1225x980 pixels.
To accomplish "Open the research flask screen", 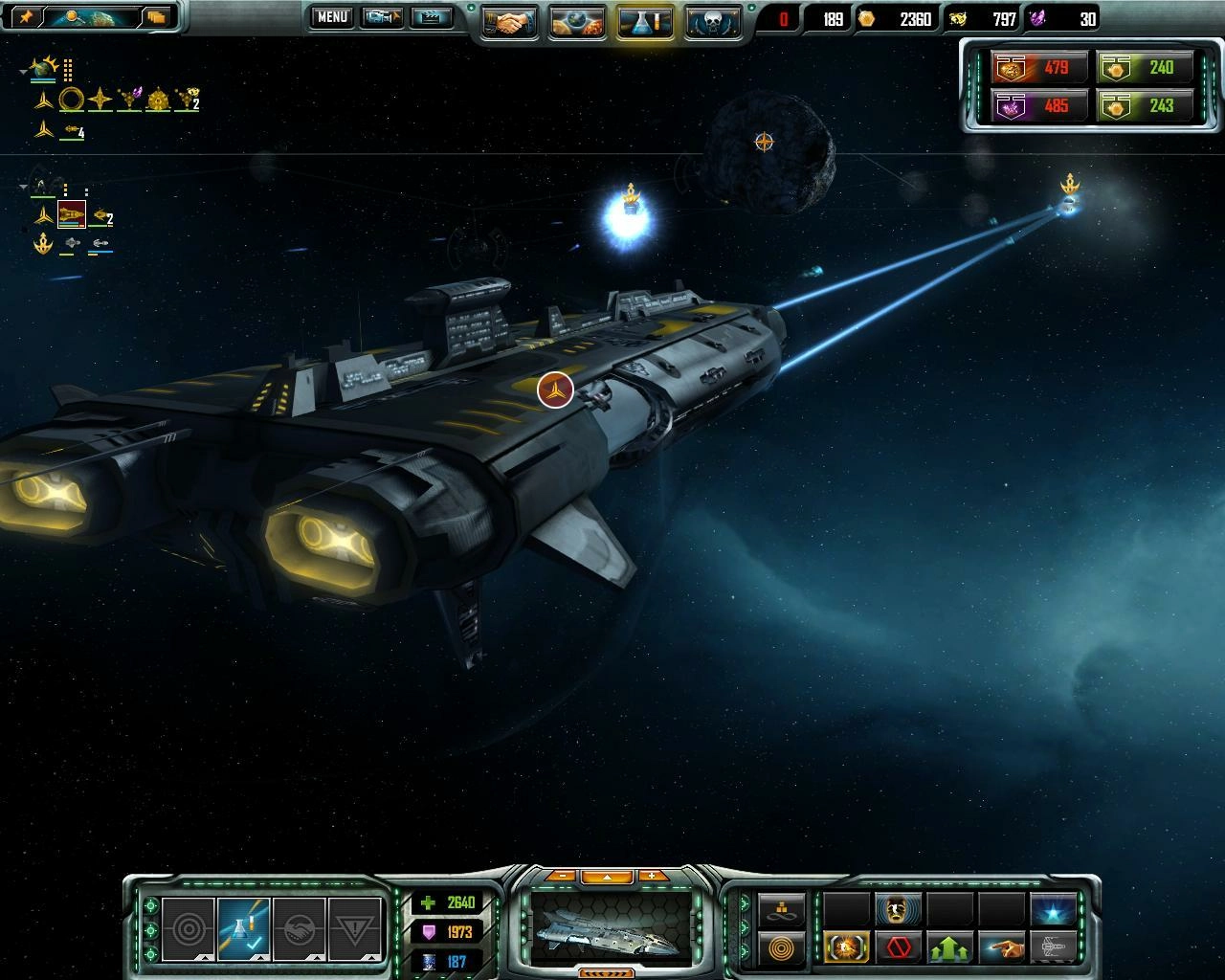I will pos(644,21).
